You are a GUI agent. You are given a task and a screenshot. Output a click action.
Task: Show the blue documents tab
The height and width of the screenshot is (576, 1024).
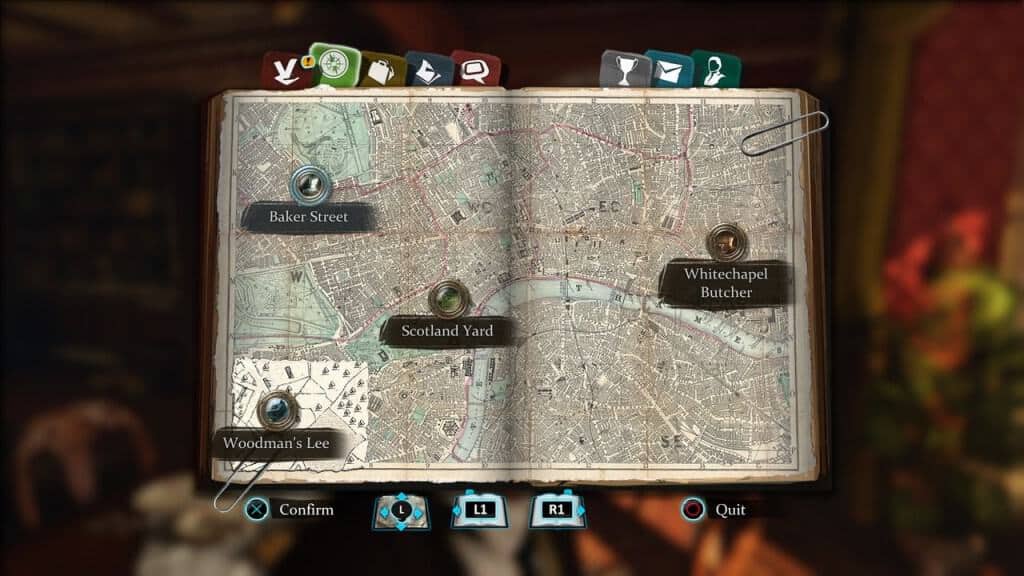click(x=428, y=70)
